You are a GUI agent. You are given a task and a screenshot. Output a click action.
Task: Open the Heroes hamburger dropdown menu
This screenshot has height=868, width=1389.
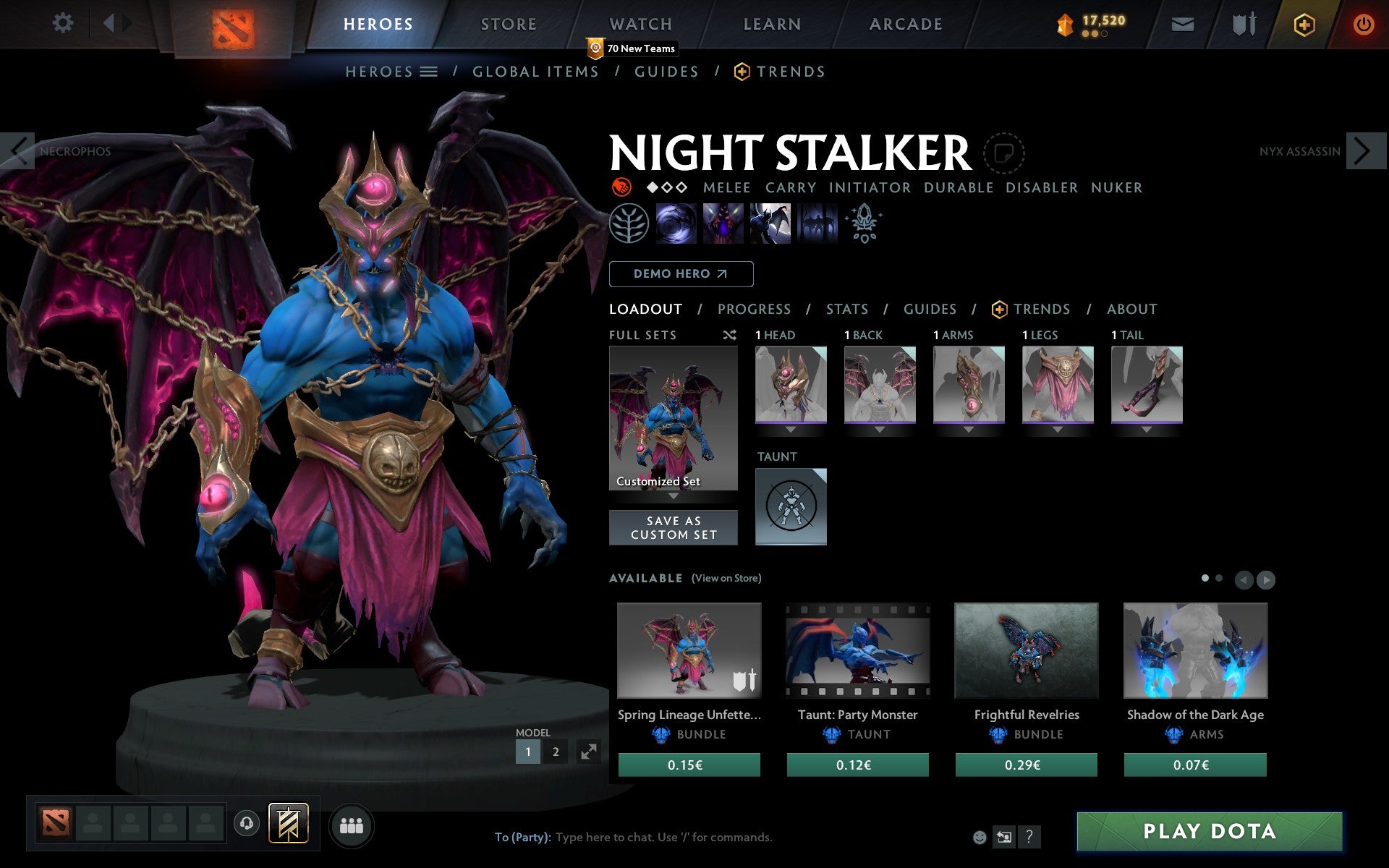click(x=430, y=72)
